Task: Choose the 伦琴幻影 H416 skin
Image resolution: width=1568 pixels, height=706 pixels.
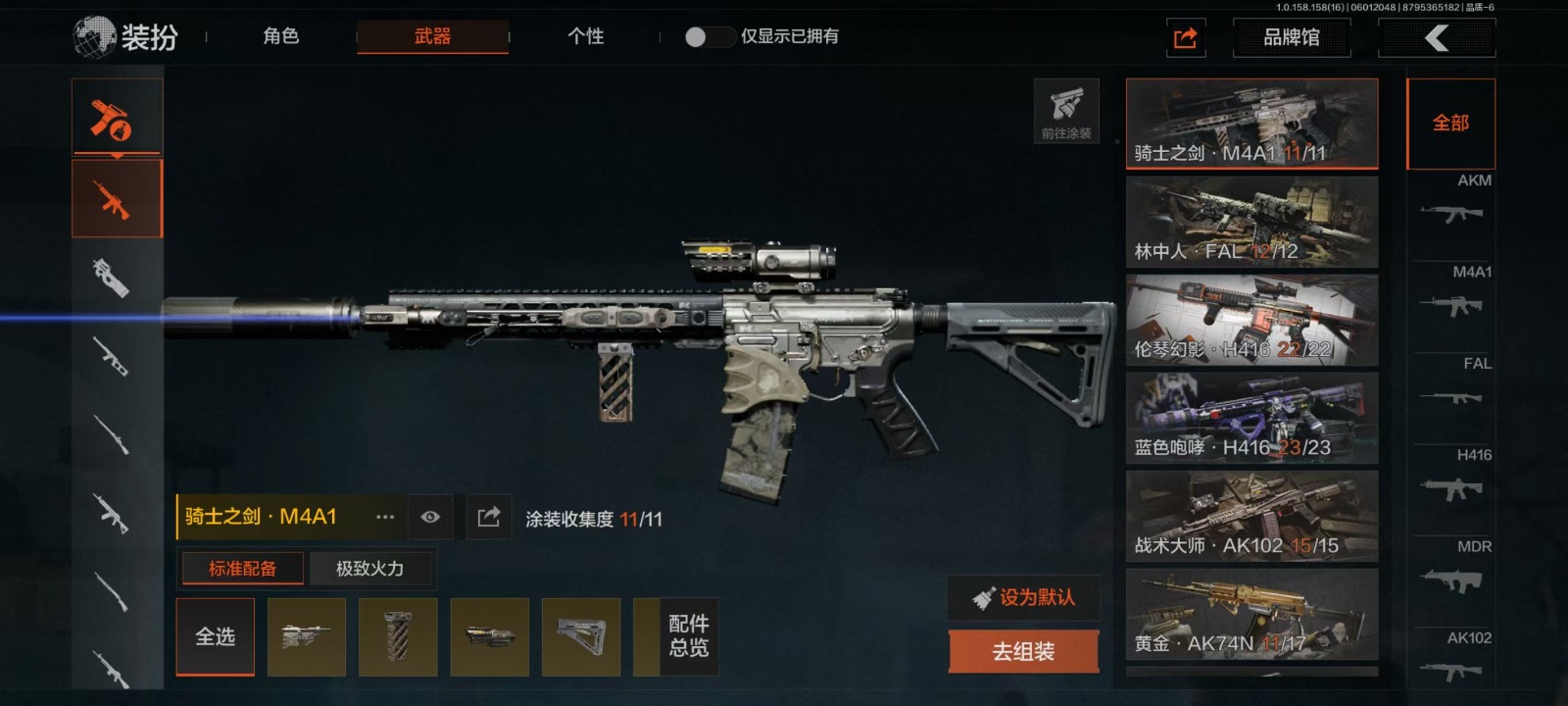Action: coord(1251,320)
